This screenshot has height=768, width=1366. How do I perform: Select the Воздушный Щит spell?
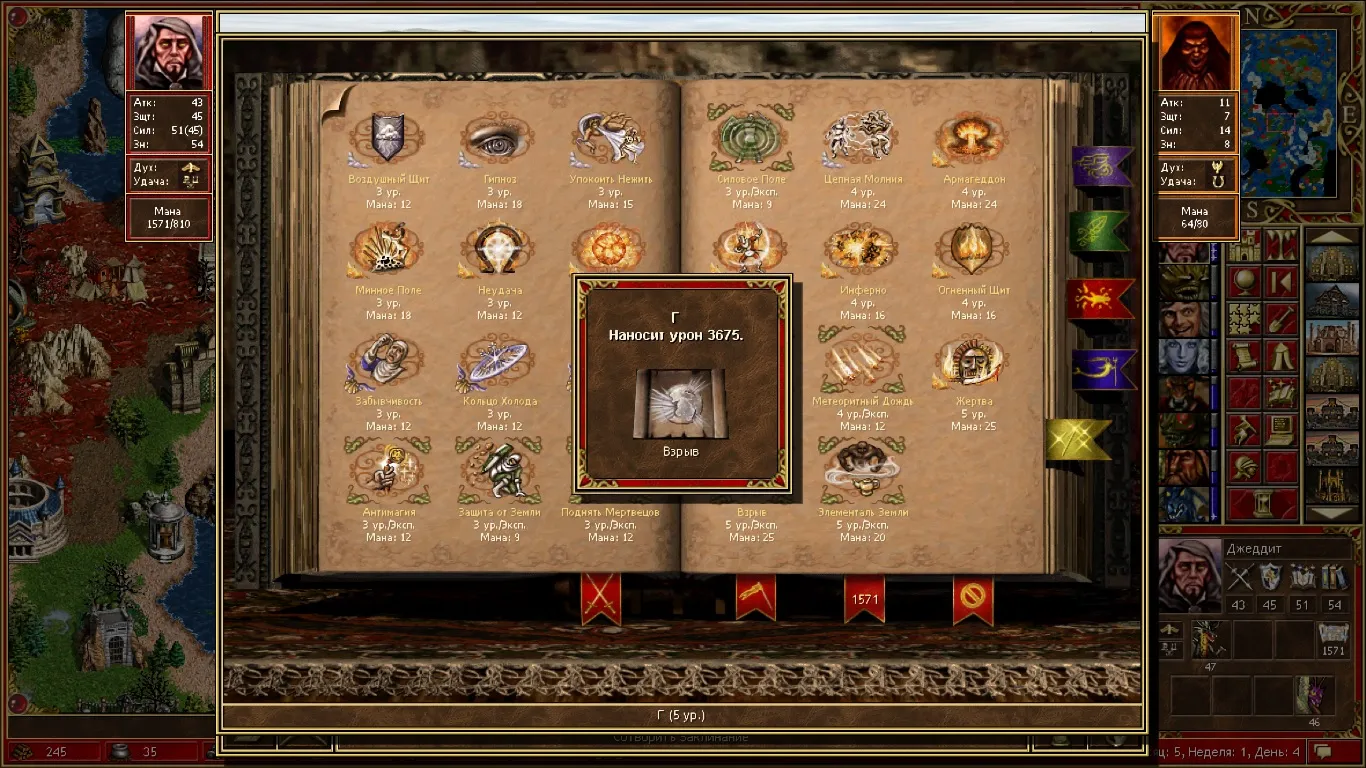point(386,140)
